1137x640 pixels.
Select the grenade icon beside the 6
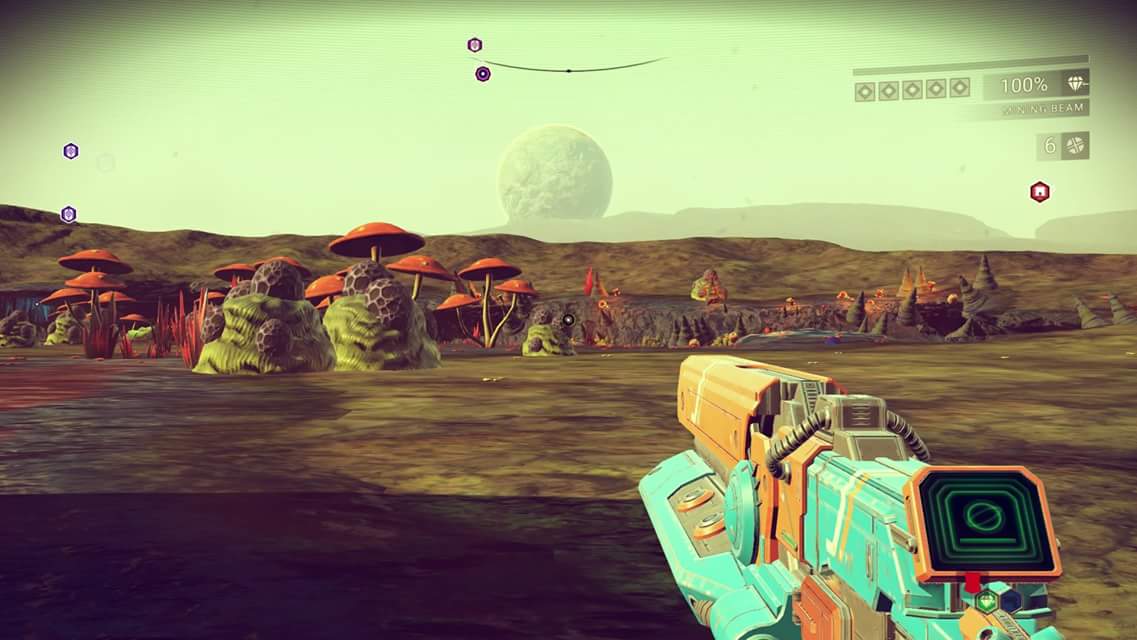[1075, 145]
